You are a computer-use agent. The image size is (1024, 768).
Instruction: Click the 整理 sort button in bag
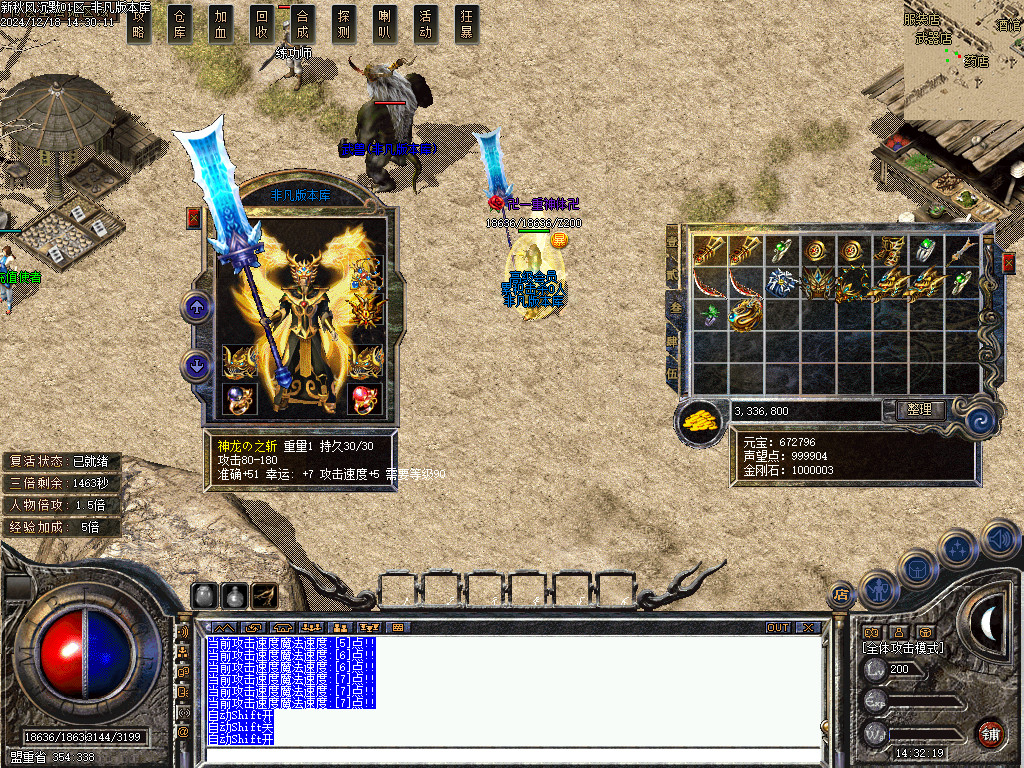pyautogui.click(x=913, y=410)
